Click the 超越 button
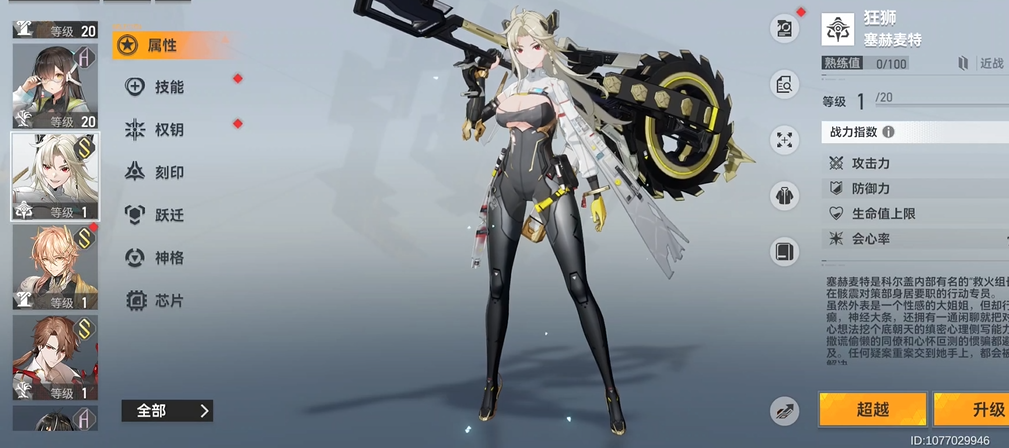Viewport: 1009px width, 448px height. pyautogui.click(x=871, y=409)
